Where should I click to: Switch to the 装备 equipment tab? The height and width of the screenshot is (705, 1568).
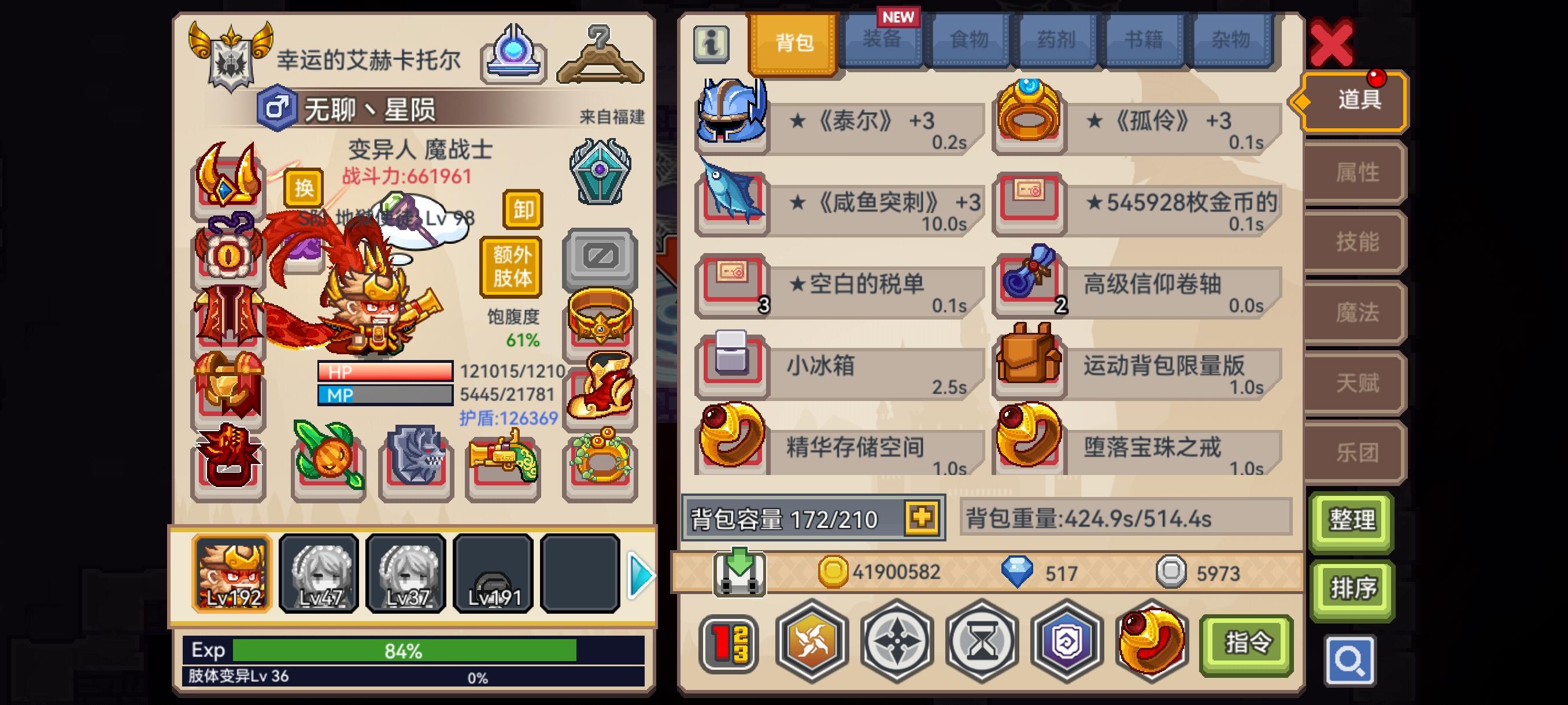coord(882,43)
